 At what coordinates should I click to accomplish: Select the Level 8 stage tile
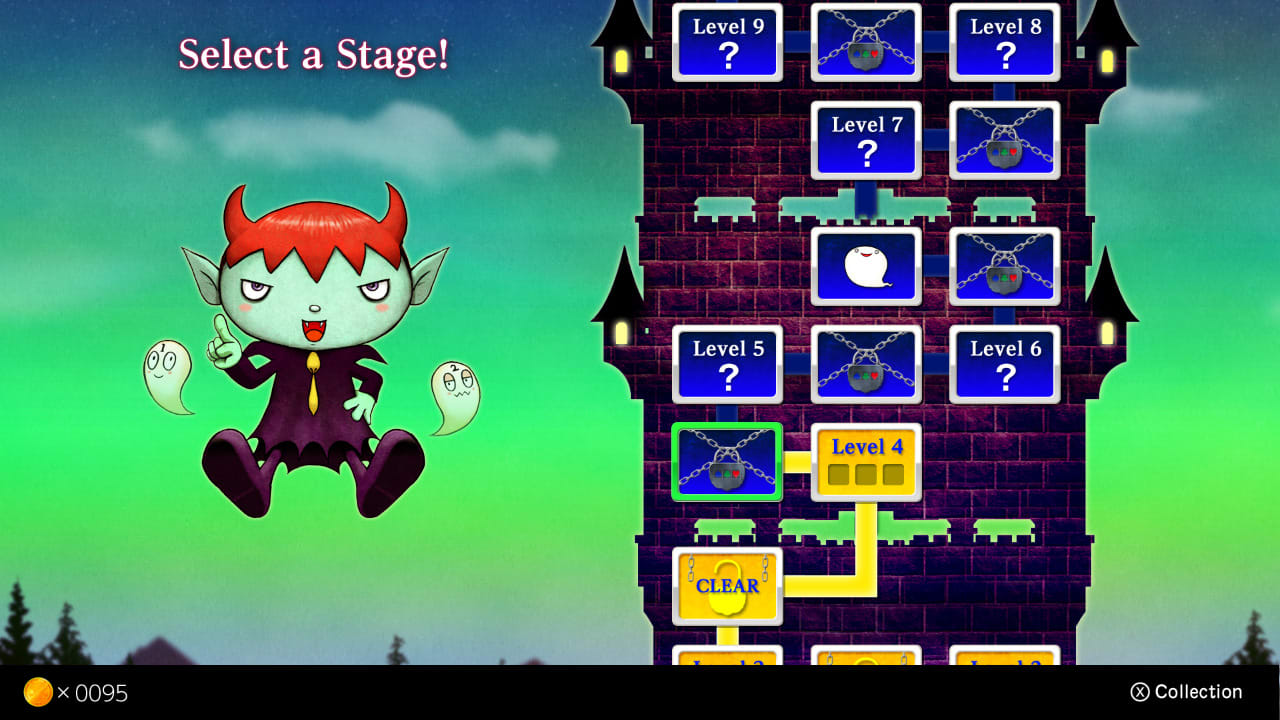(1005, 42)
